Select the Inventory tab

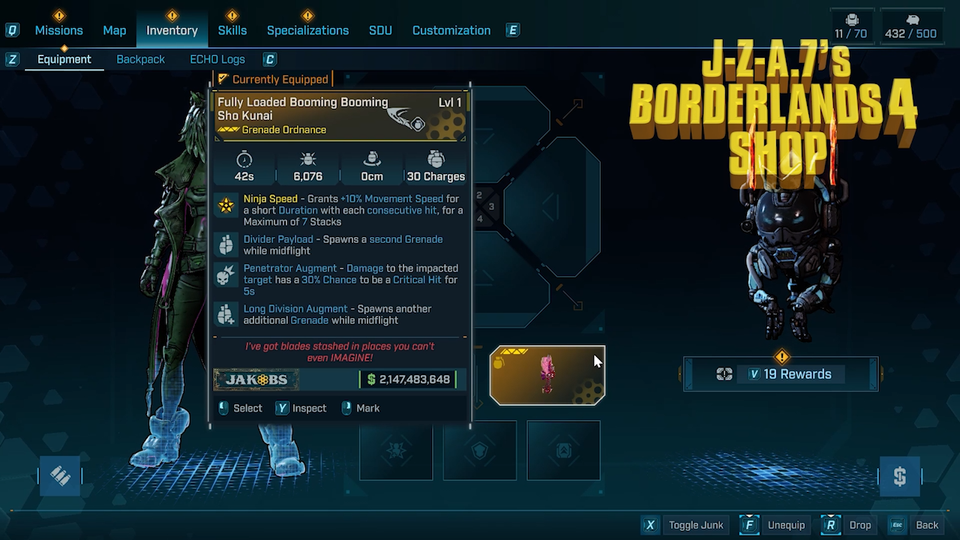172,30
